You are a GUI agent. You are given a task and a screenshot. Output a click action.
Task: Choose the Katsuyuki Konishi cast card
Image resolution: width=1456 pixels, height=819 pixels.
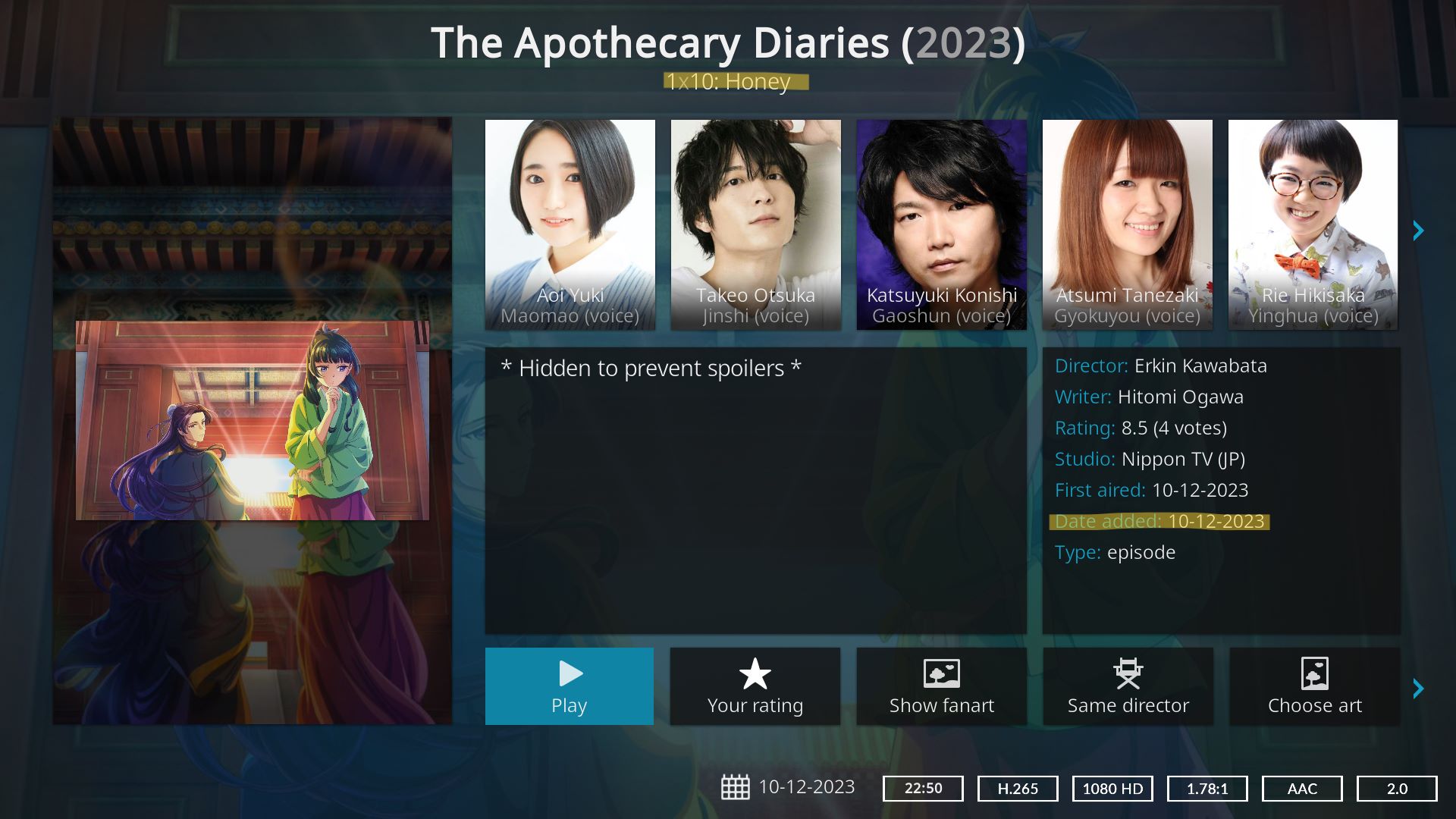coord(941,224)
